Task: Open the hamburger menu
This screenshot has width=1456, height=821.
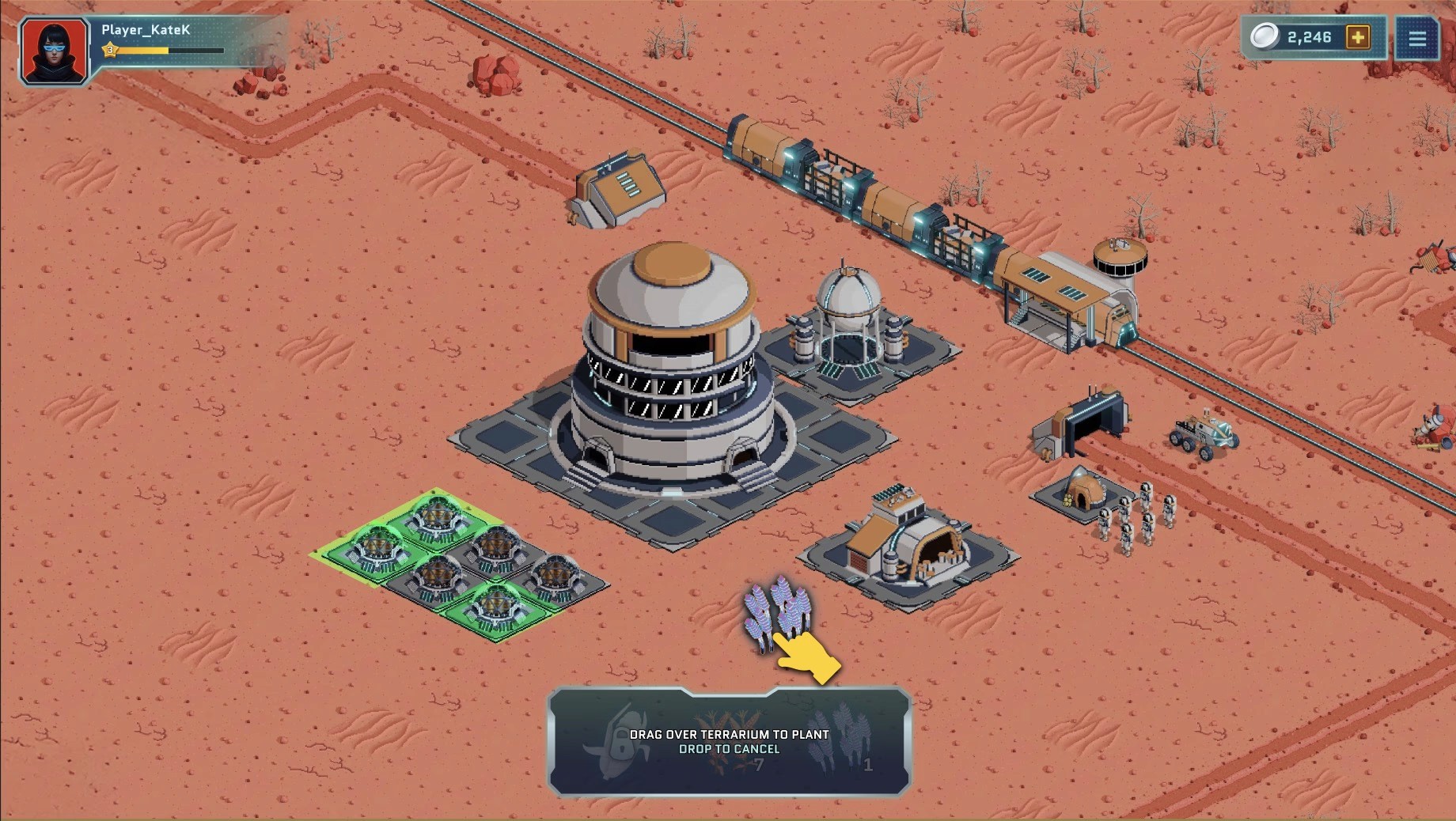Action: (1416, 38)
